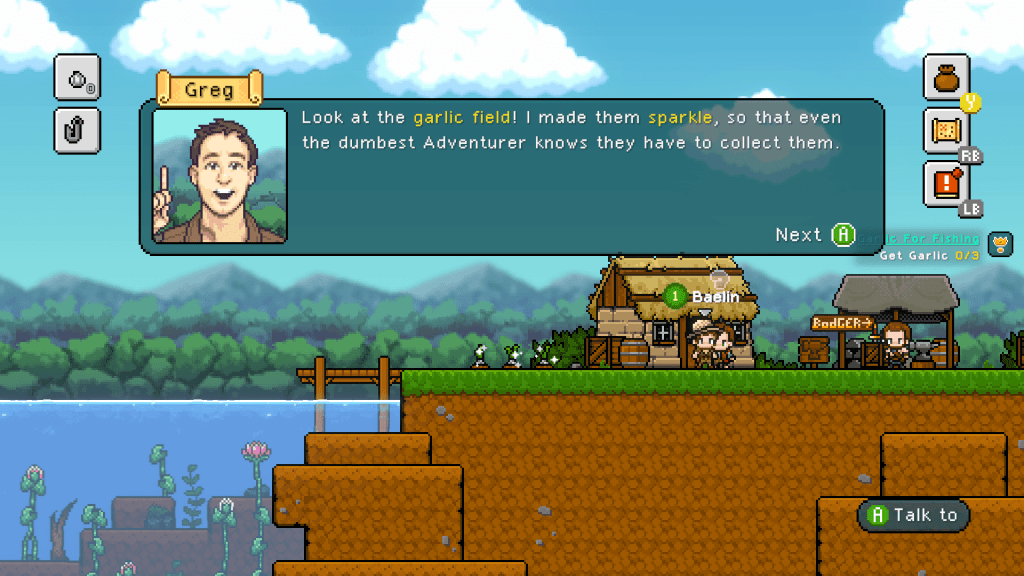Click the quest trophy icon

click(x=1000, y=243)
